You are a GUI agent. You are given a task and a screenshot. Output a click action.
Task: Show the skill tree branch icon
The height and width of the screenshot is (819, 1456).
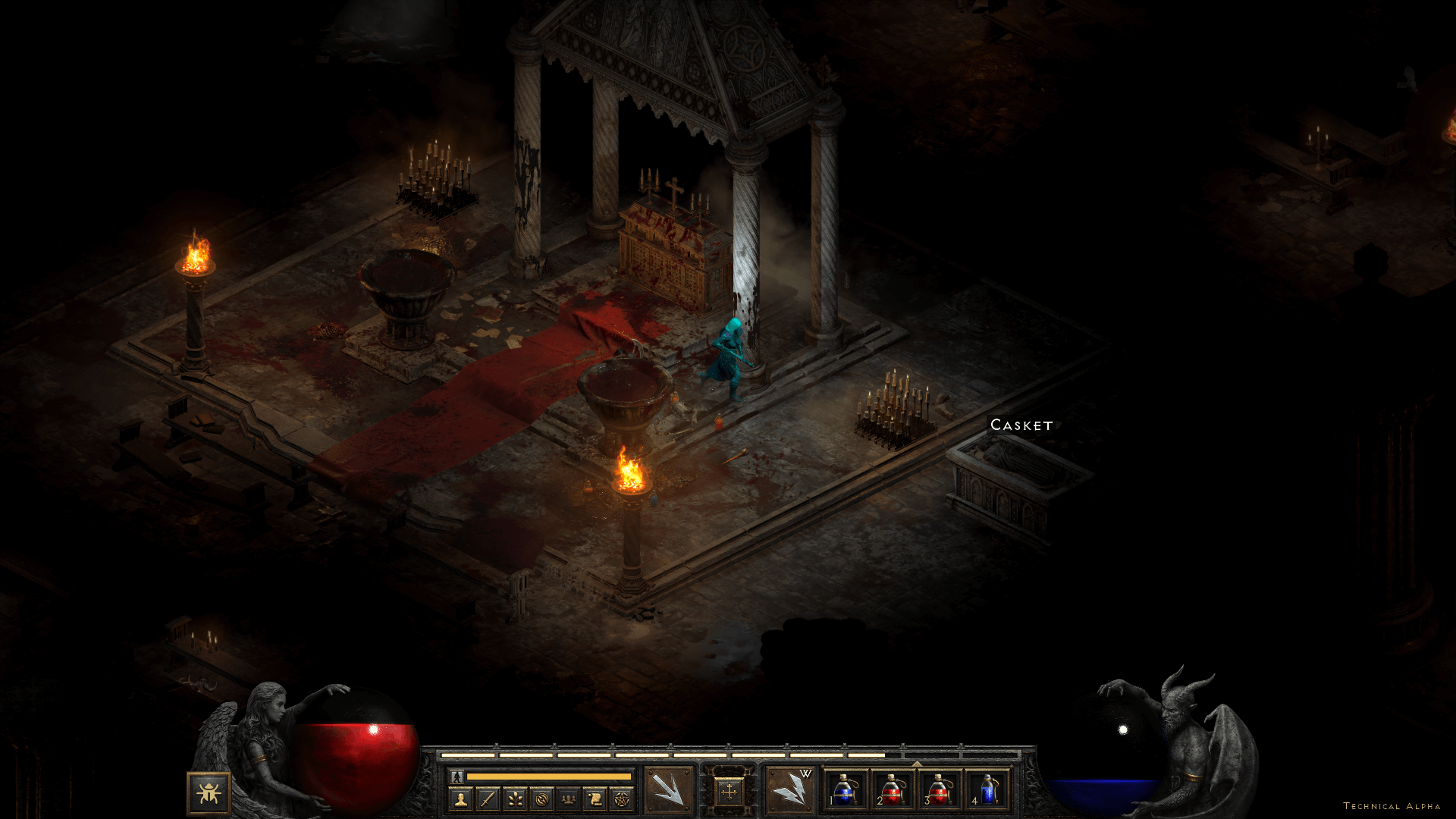(x=515, y=799)
